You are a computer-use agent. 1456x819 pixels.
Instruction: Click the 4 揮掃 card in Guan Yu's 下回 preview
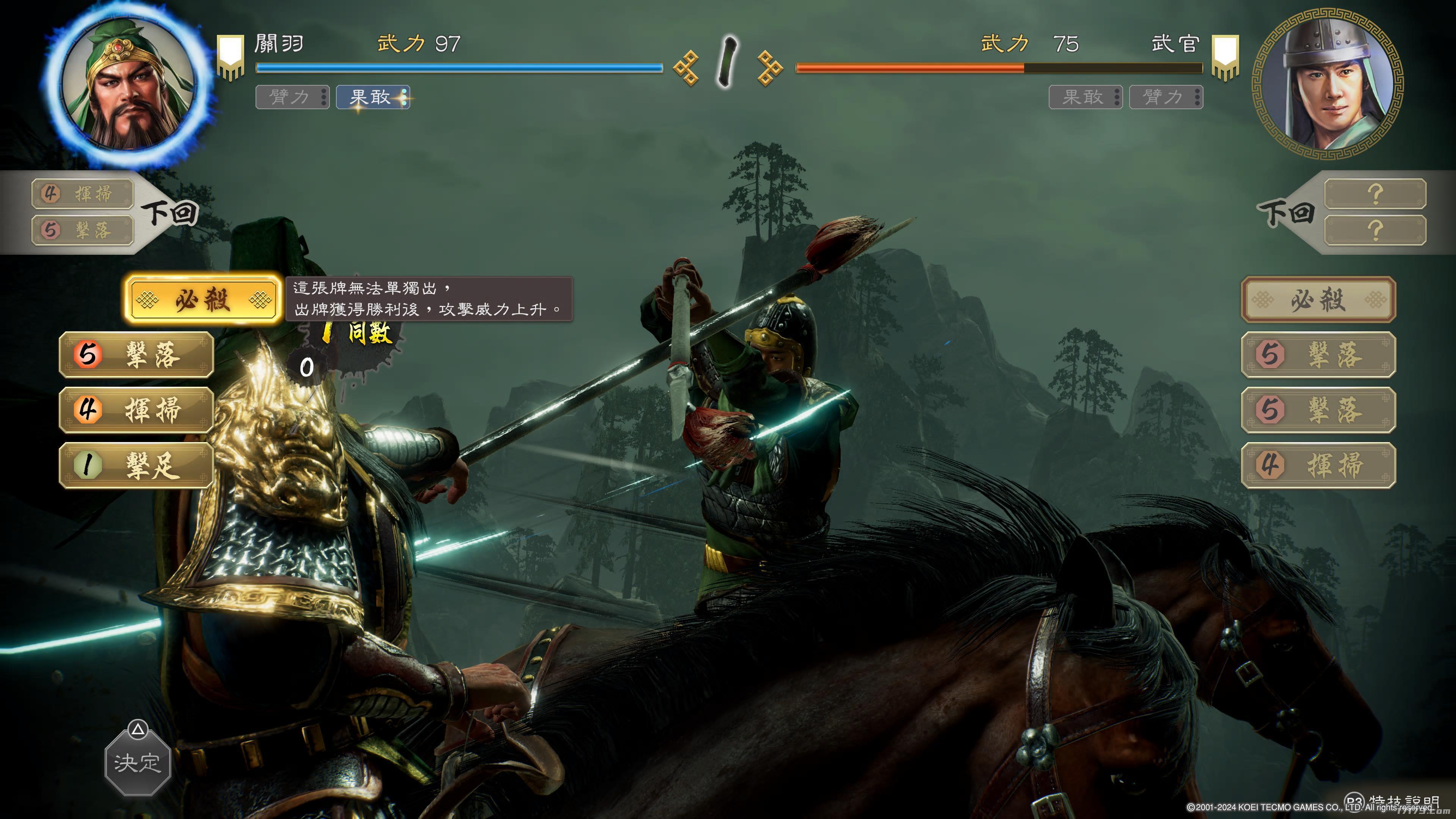[x=83, y=194]
